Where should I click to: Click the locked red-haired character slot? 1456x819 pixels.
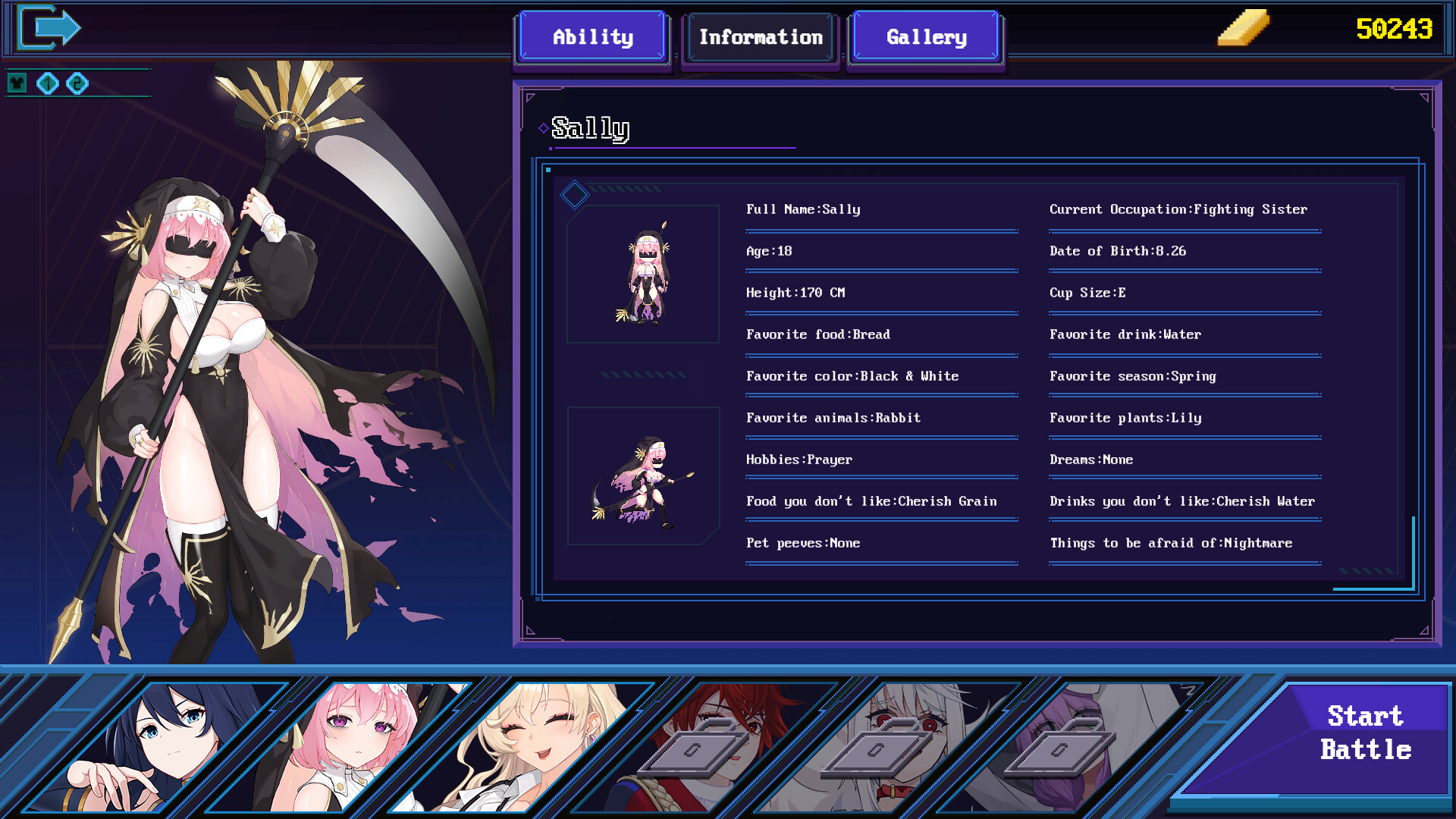pos(694,747)
